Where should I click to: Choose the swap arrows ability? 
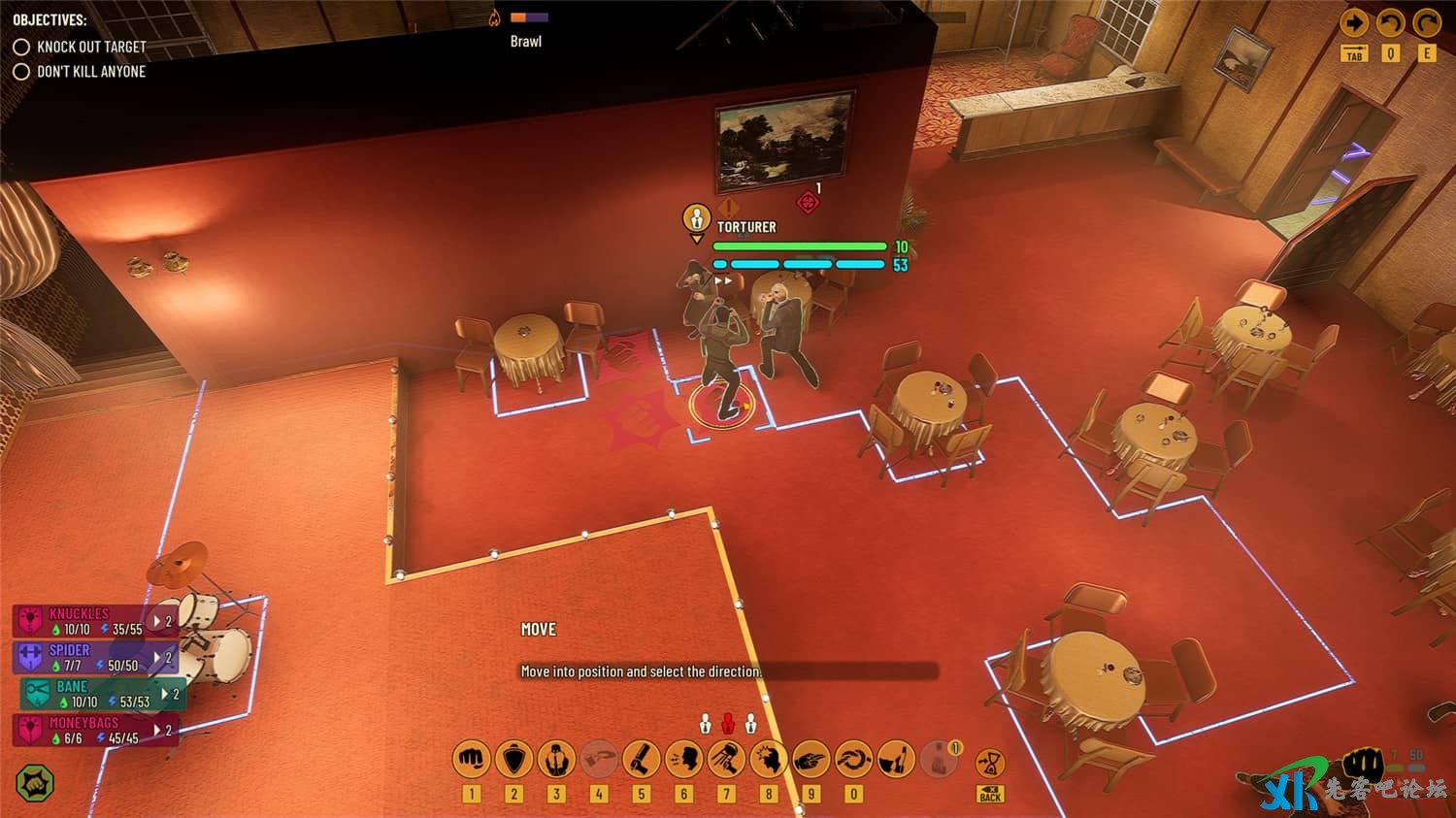coord(853,759)
